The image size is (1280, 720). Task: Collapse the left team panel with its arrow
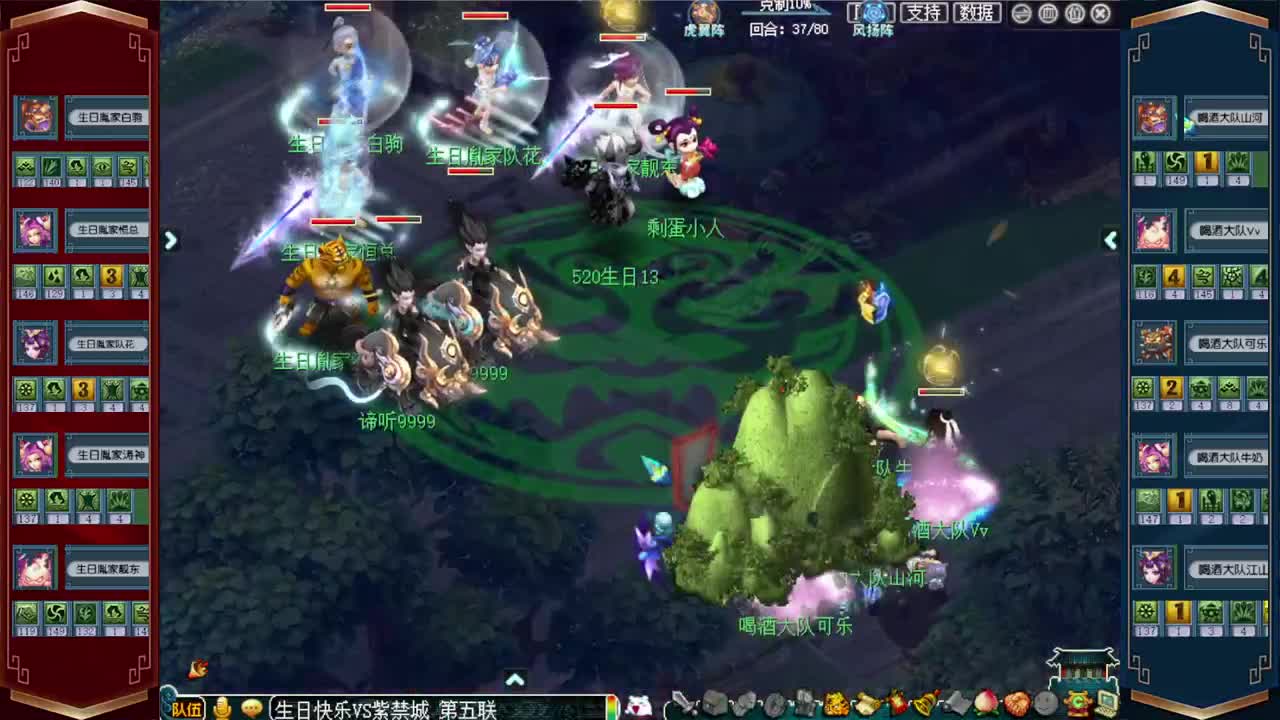coord(170,240)
